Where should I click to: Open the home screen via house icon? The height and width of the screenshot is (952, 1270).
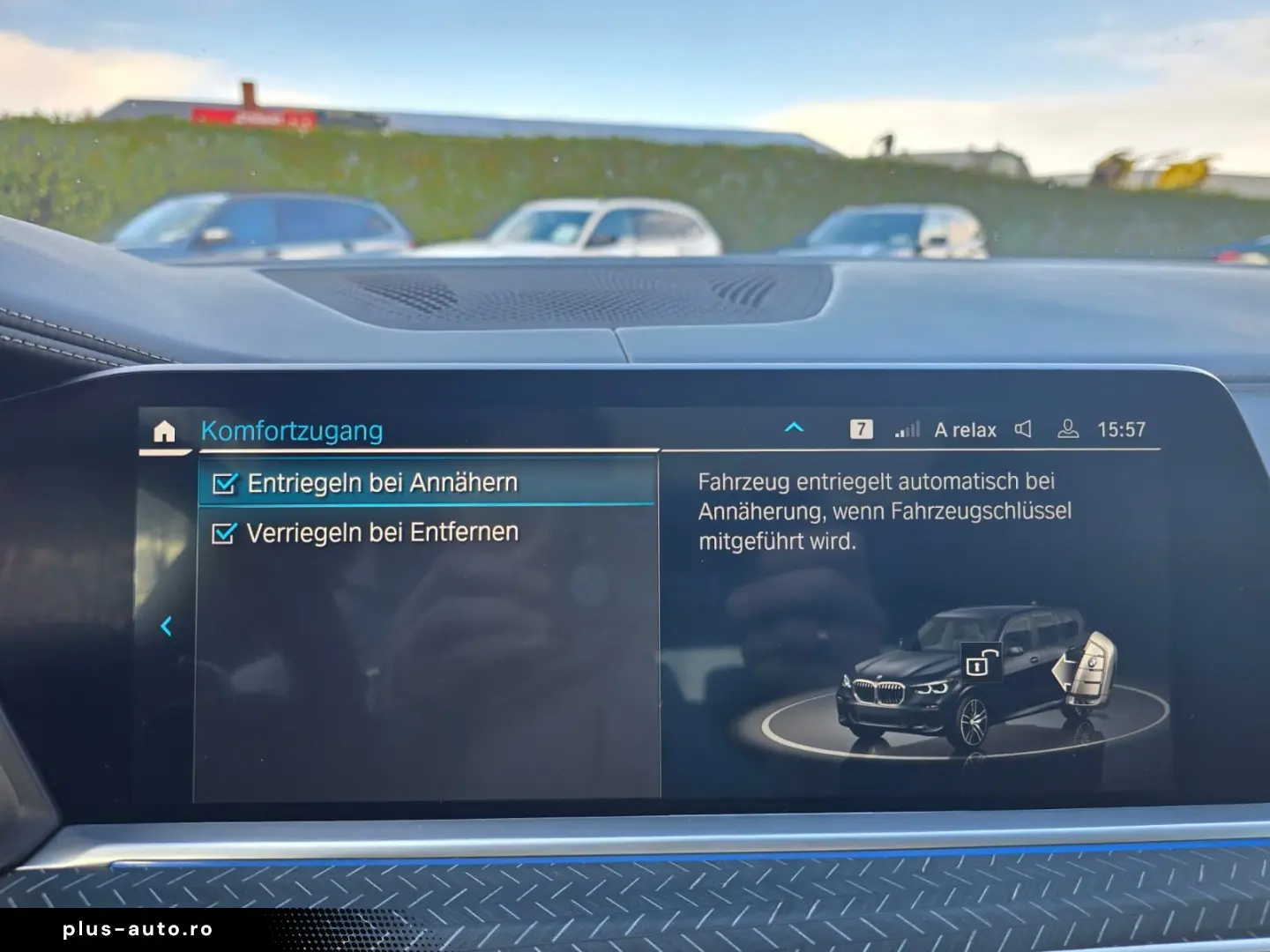pyautogui.click(x=164, y=431)
